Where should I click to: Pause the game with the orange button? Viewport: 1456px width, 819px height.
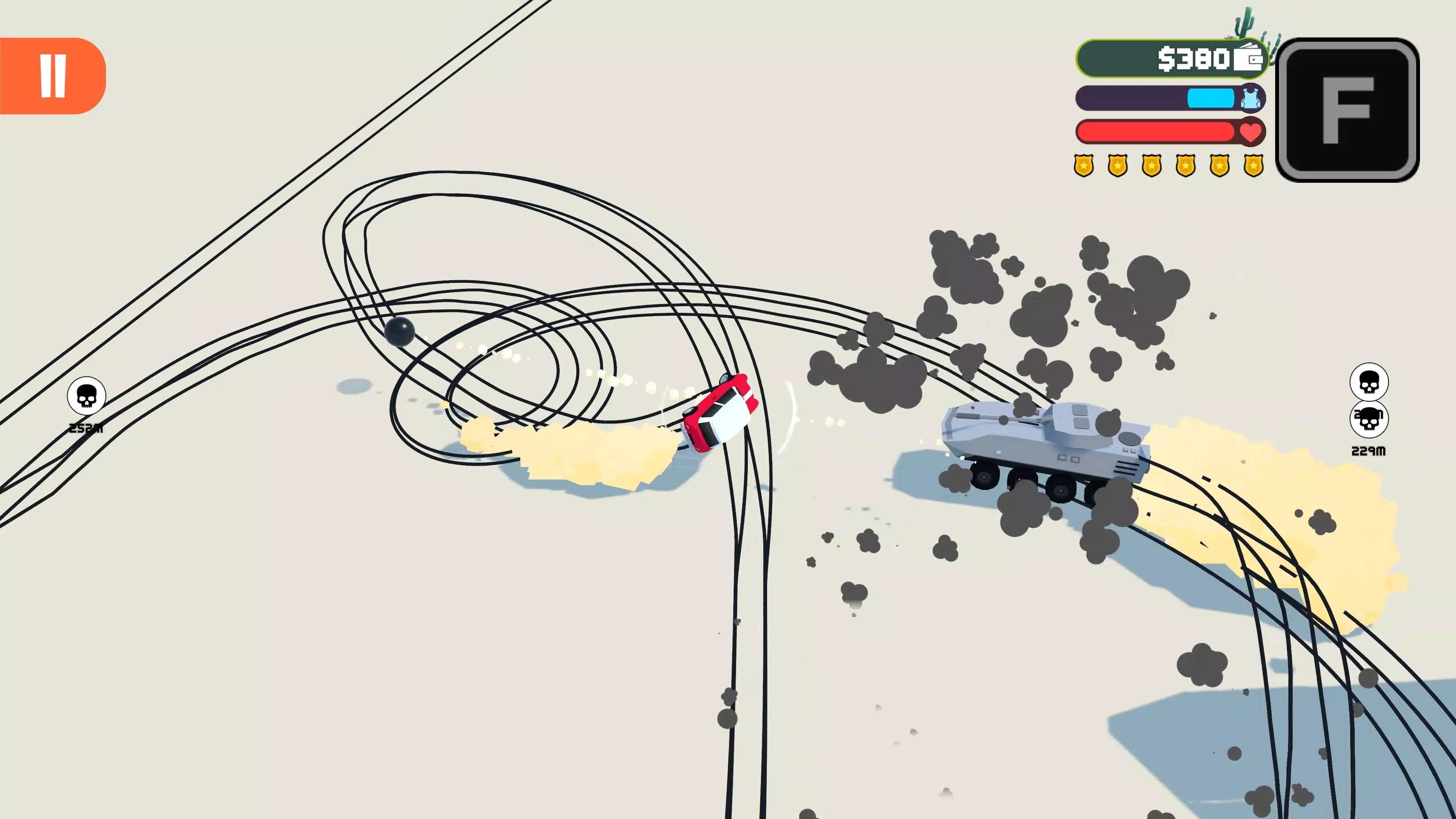click(x=53, y=76)
